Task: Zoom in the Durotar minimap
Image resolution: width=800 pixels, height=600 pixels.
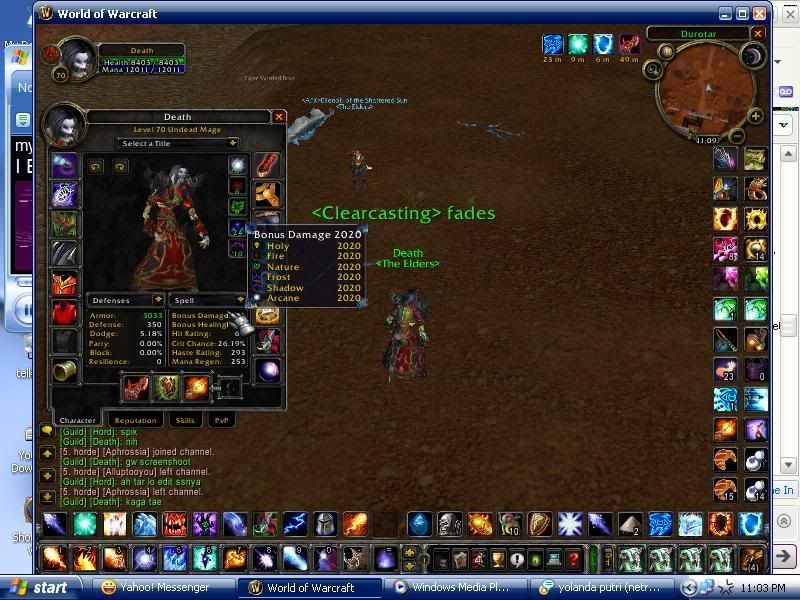Action: click(755, 117)
